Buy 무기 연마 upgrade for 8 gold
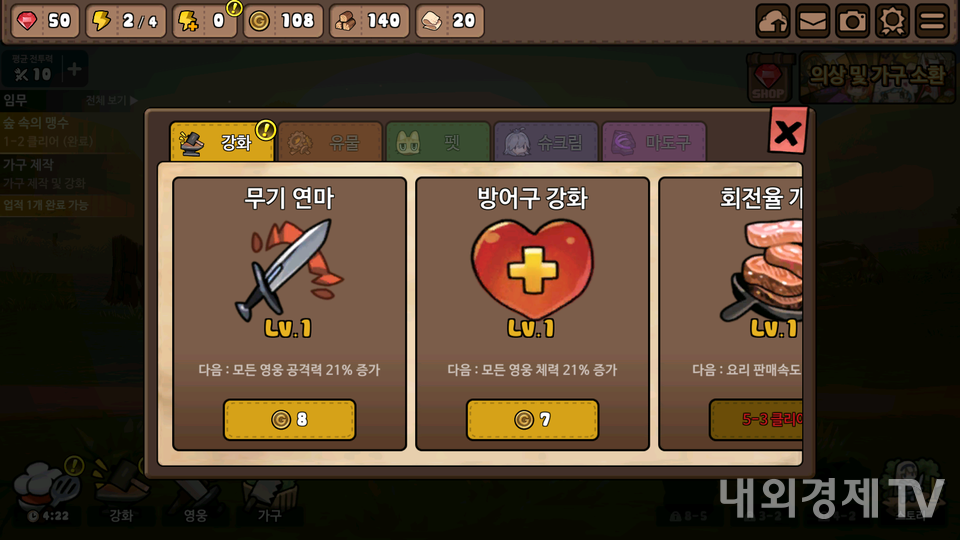960x540 pixels. click(289, 420)
